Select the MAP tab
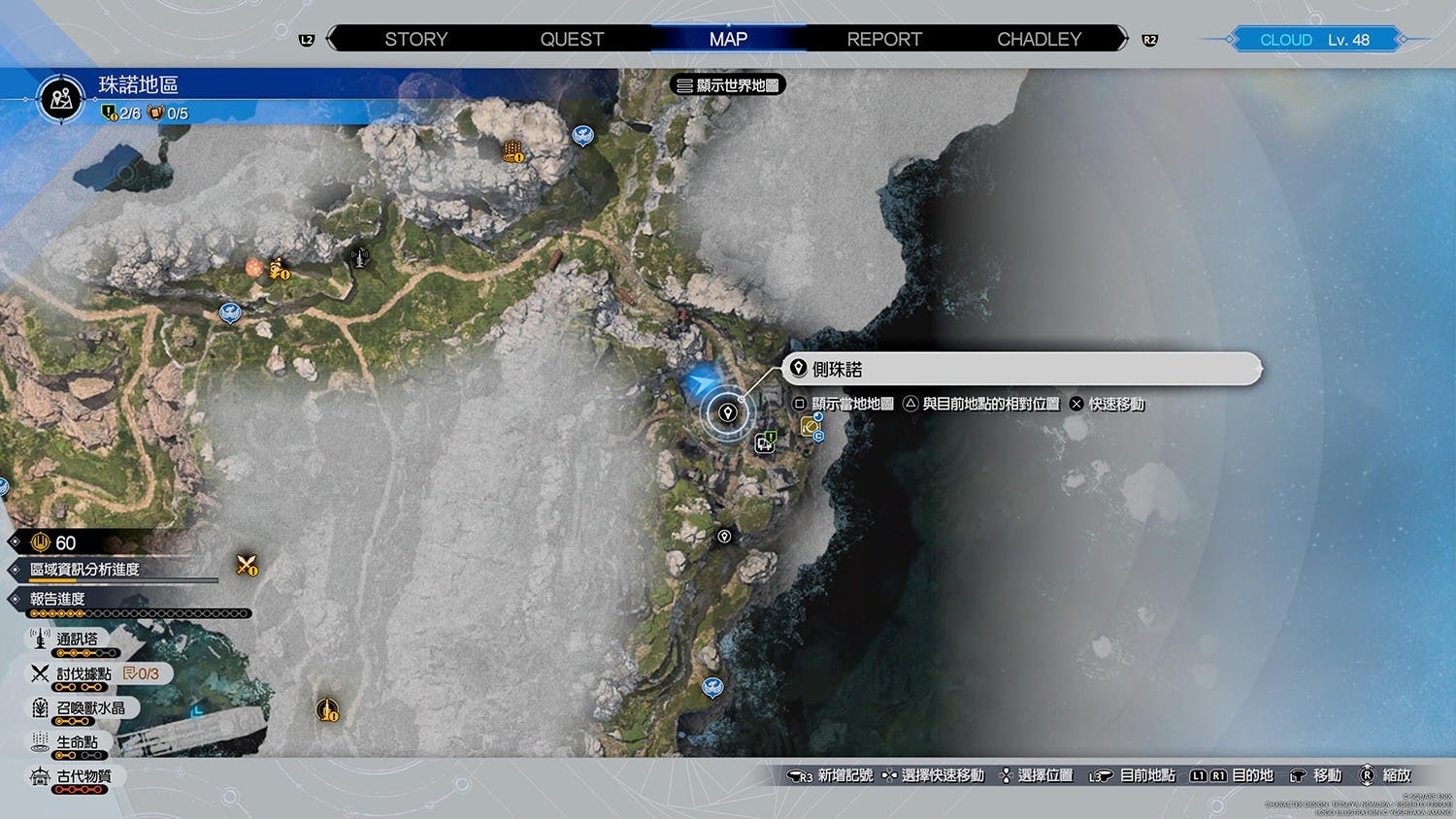 (728, 40)
